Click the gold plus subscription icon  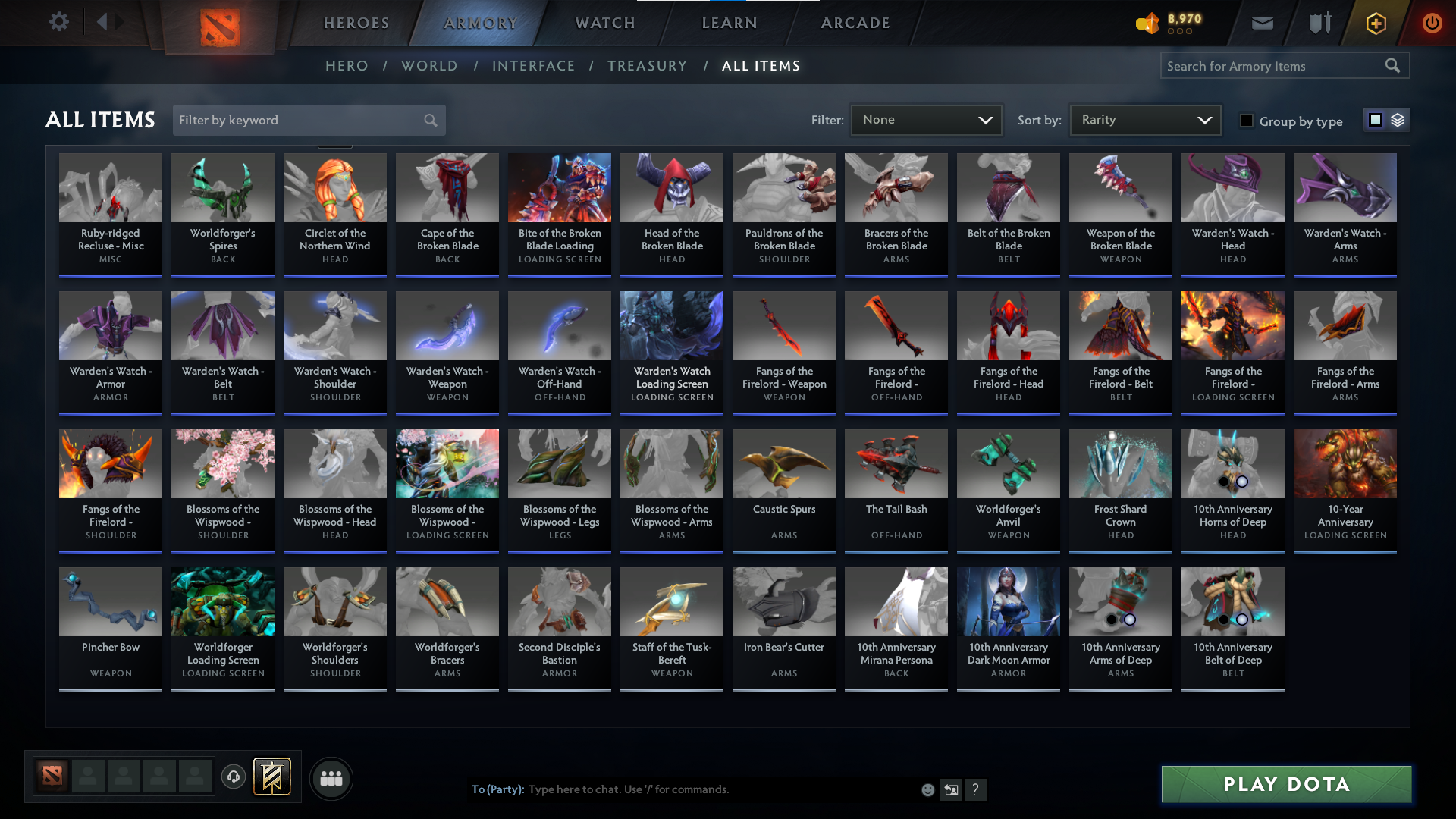(x=1375, y=23)
